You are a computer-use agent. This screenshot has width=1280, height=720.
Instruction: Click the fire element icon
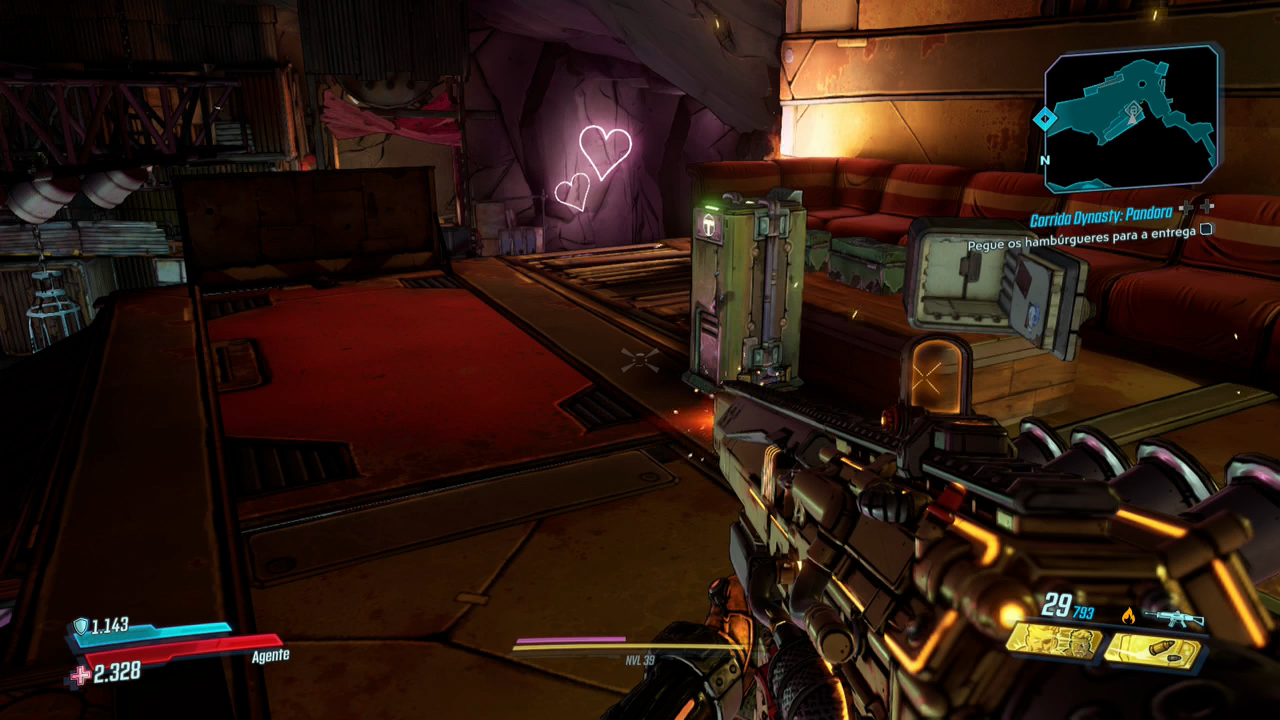1130,615
